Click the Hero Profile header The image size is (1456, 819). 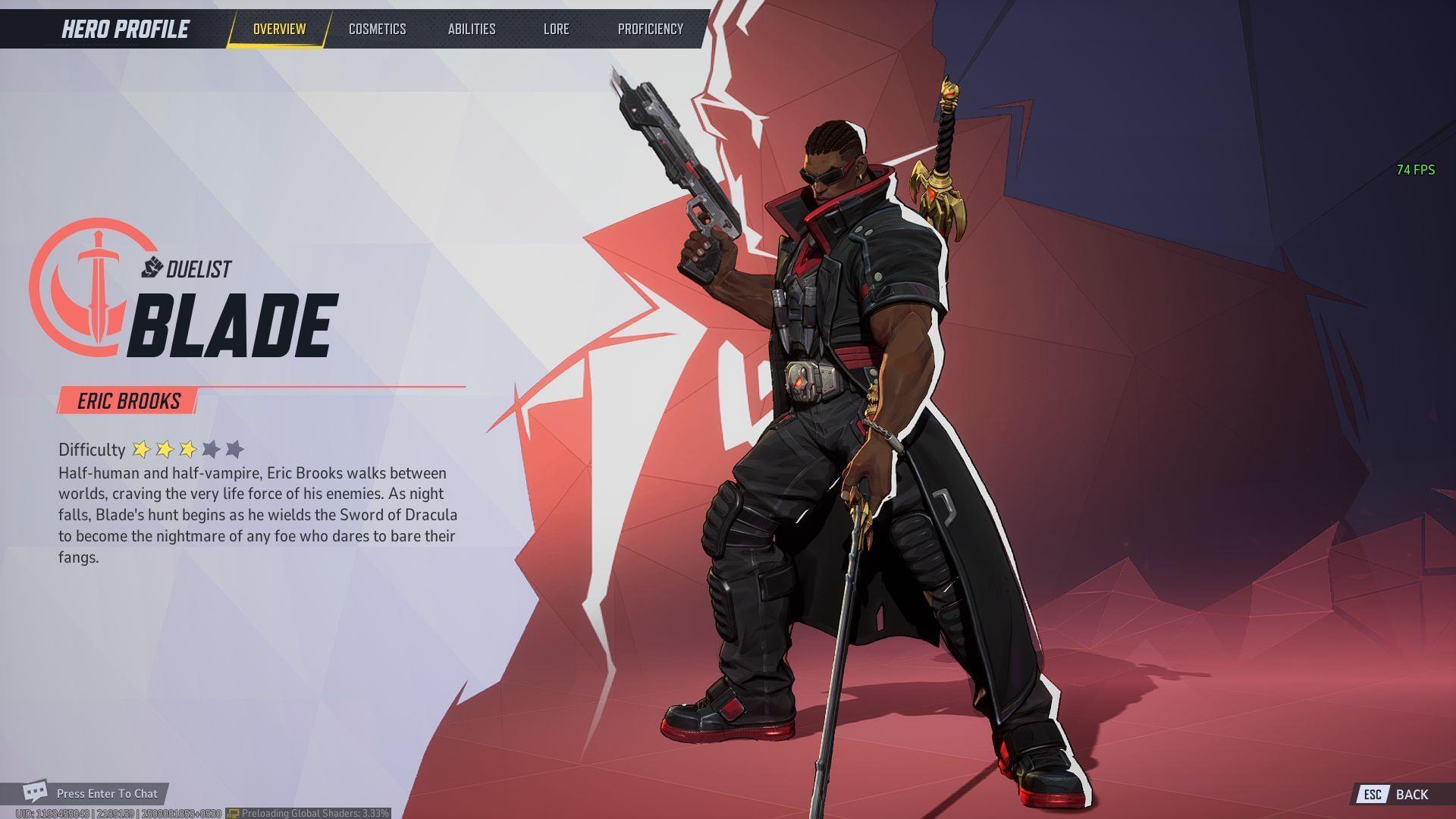click(124, 29)
